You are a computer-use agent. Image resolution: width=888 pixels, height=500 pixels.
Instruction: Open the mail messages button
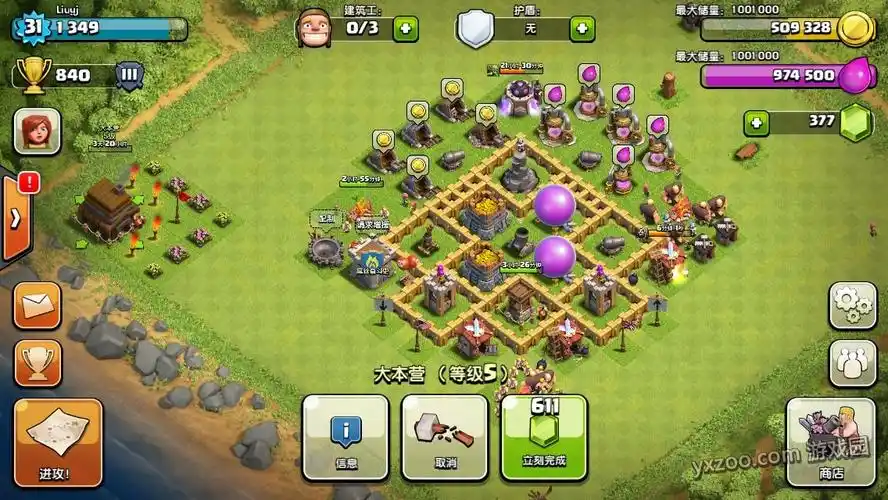click(37, 306)
